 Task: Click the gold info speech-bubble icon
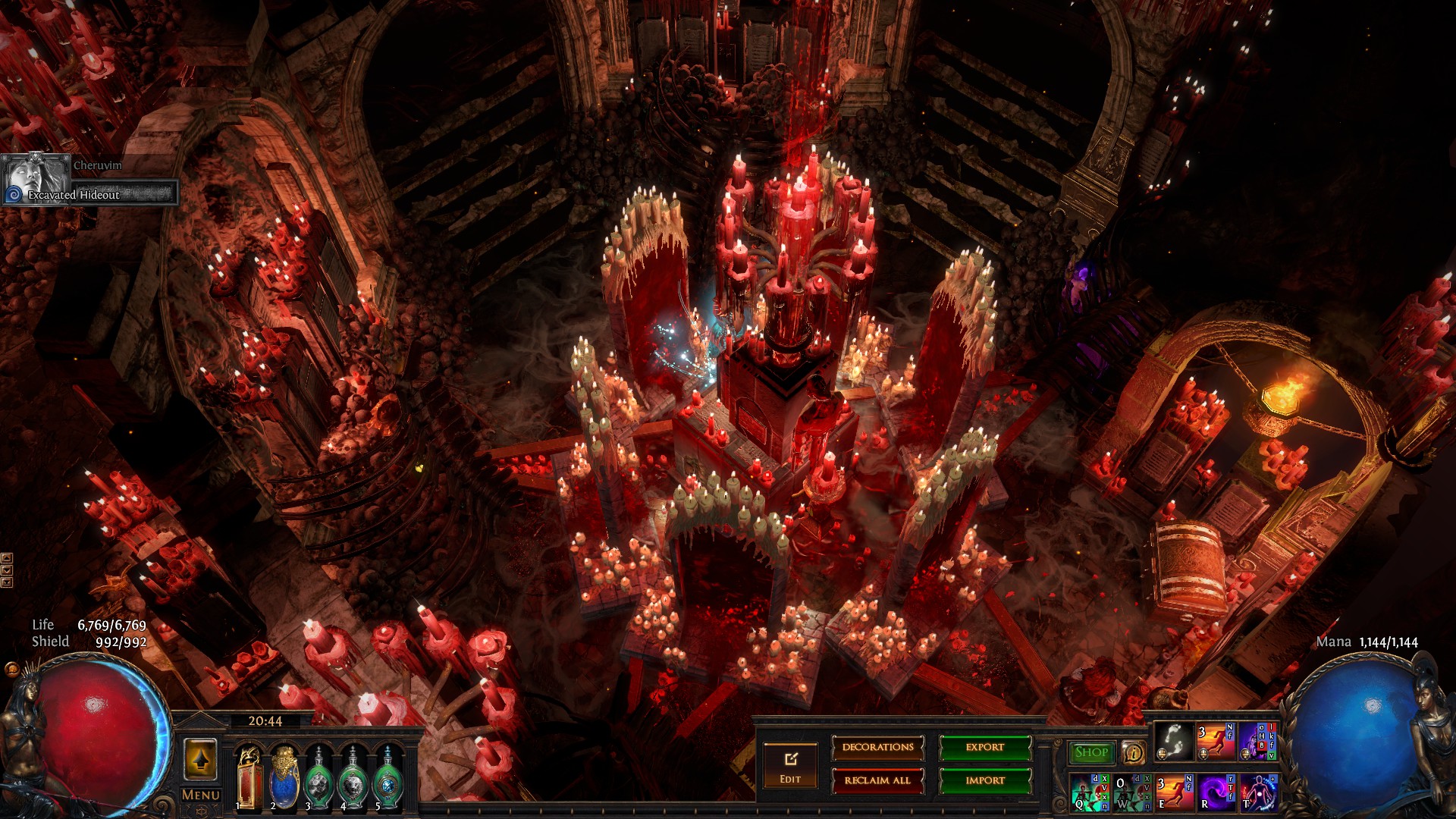pos(1134,752)
